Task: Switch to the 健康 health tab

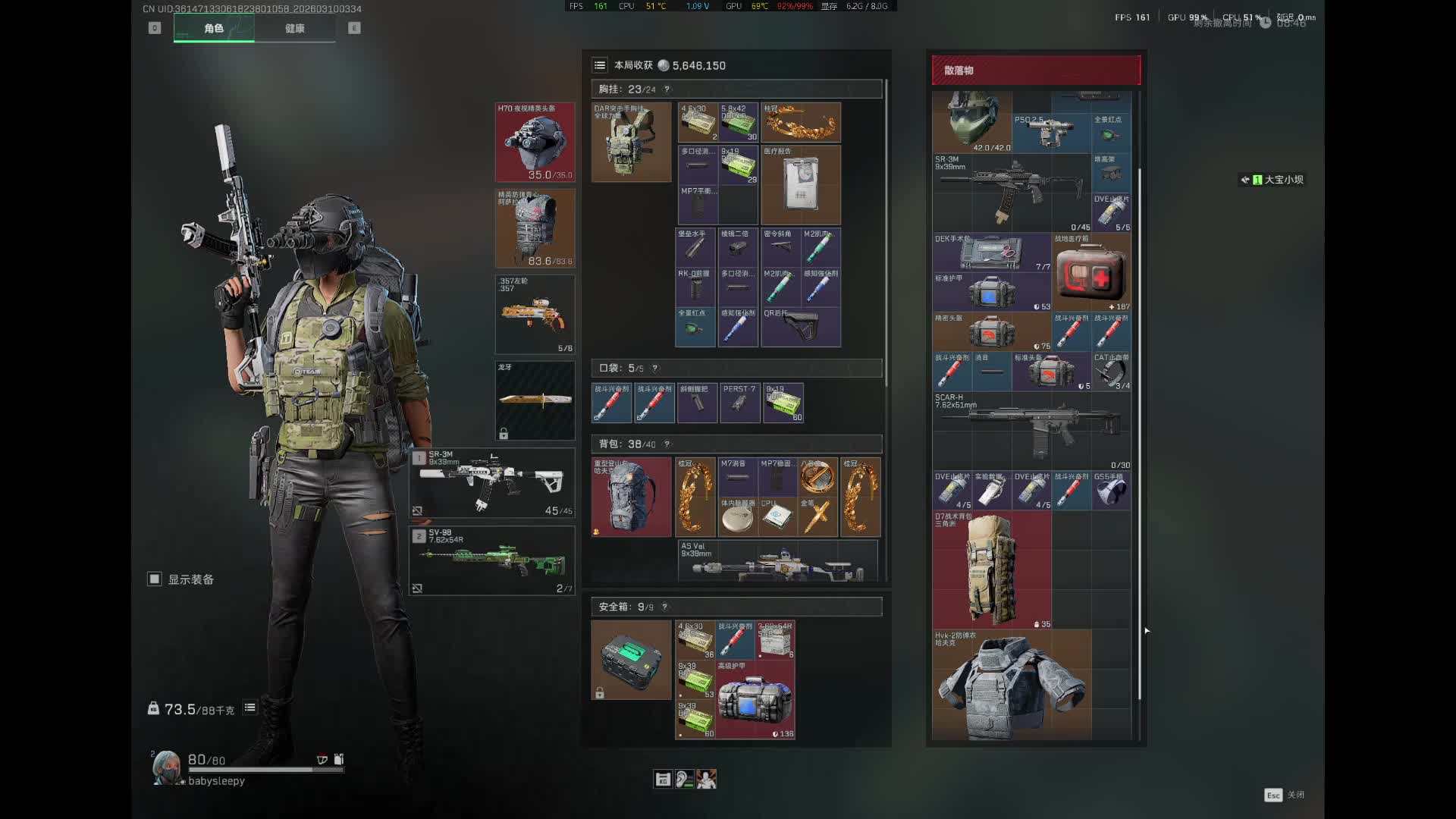Action: [x=294, y=29]
